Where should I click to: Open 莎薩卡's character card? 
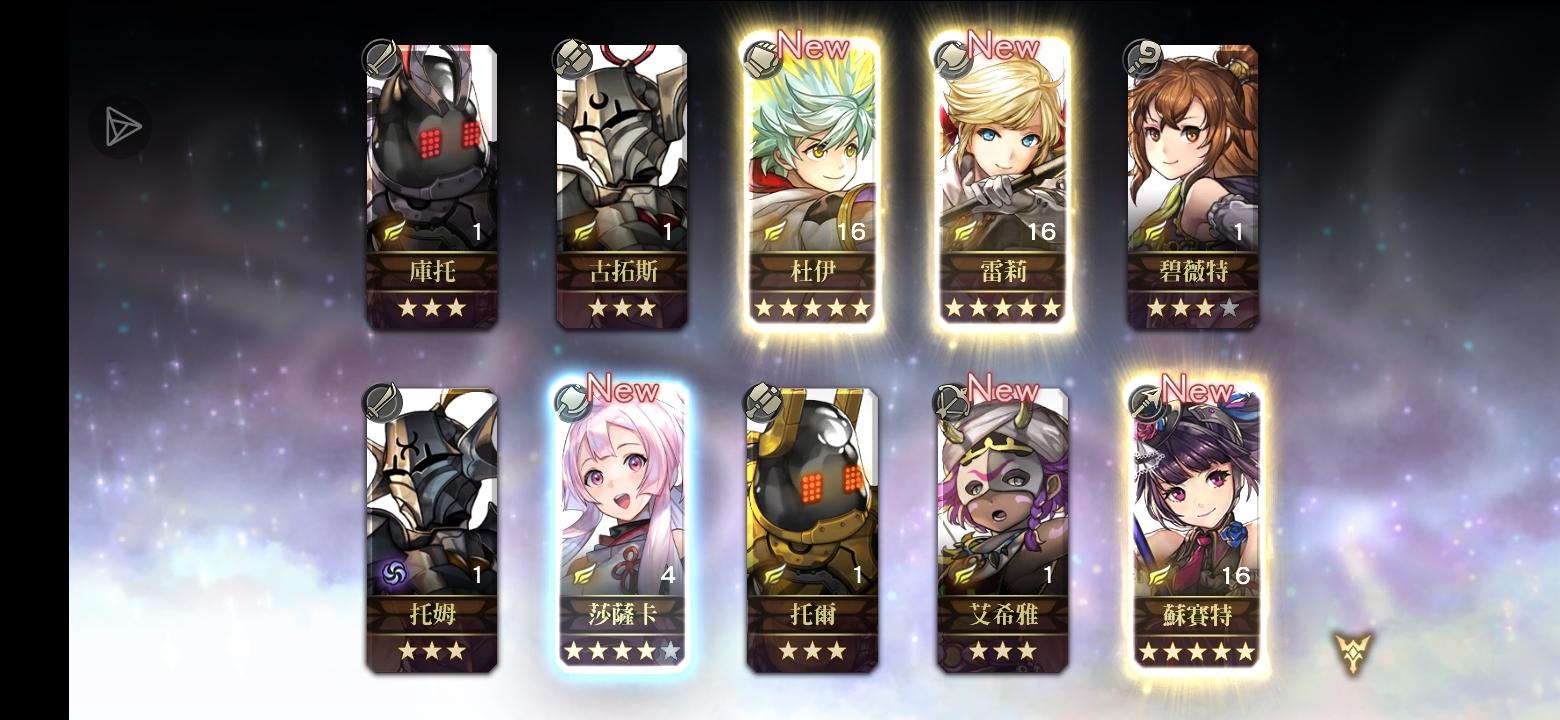622,520
